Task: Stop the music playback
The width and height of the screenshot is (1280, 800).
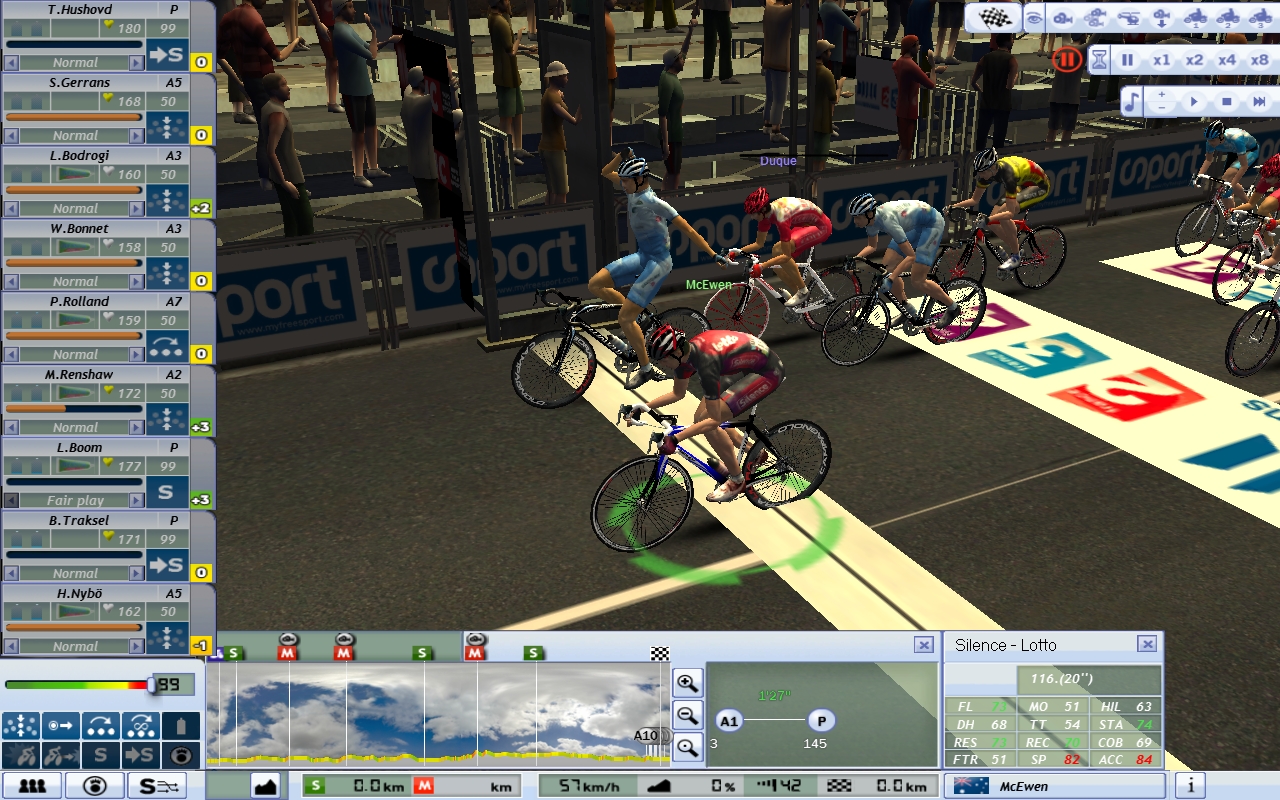Action: 1226,102
